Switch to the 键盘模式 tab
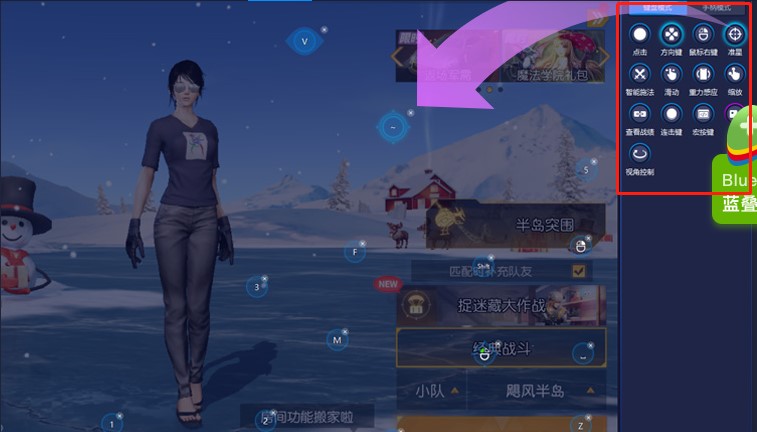 click(x=656, y=7)
